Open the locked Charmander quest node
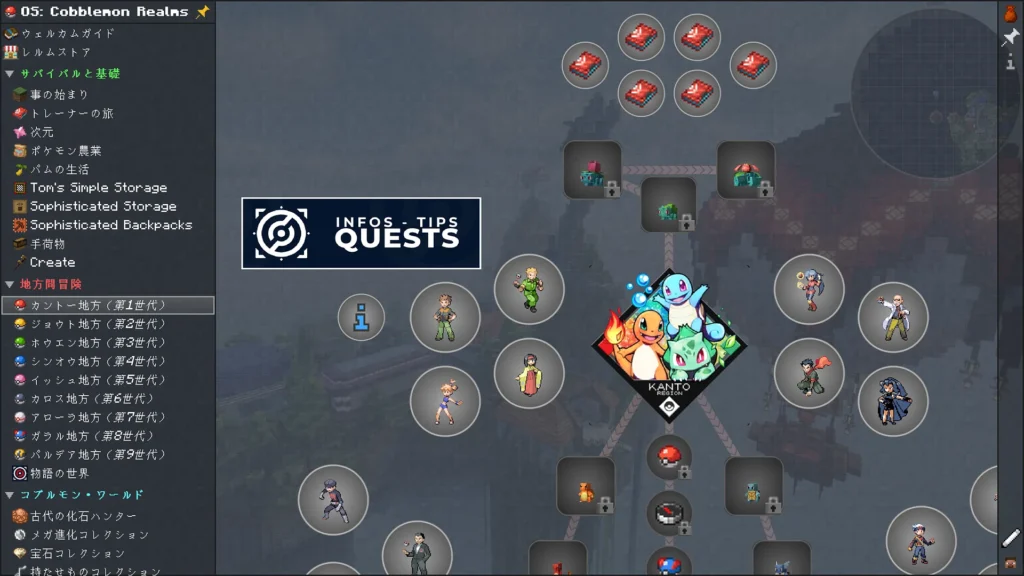 tap(586, 486)
